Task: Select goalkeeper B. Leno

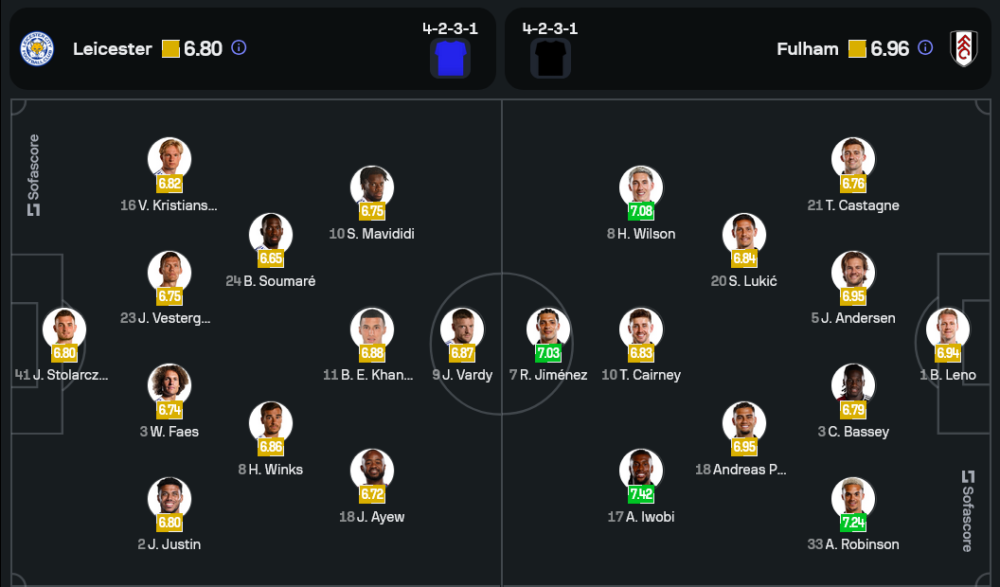Action: 947,330
